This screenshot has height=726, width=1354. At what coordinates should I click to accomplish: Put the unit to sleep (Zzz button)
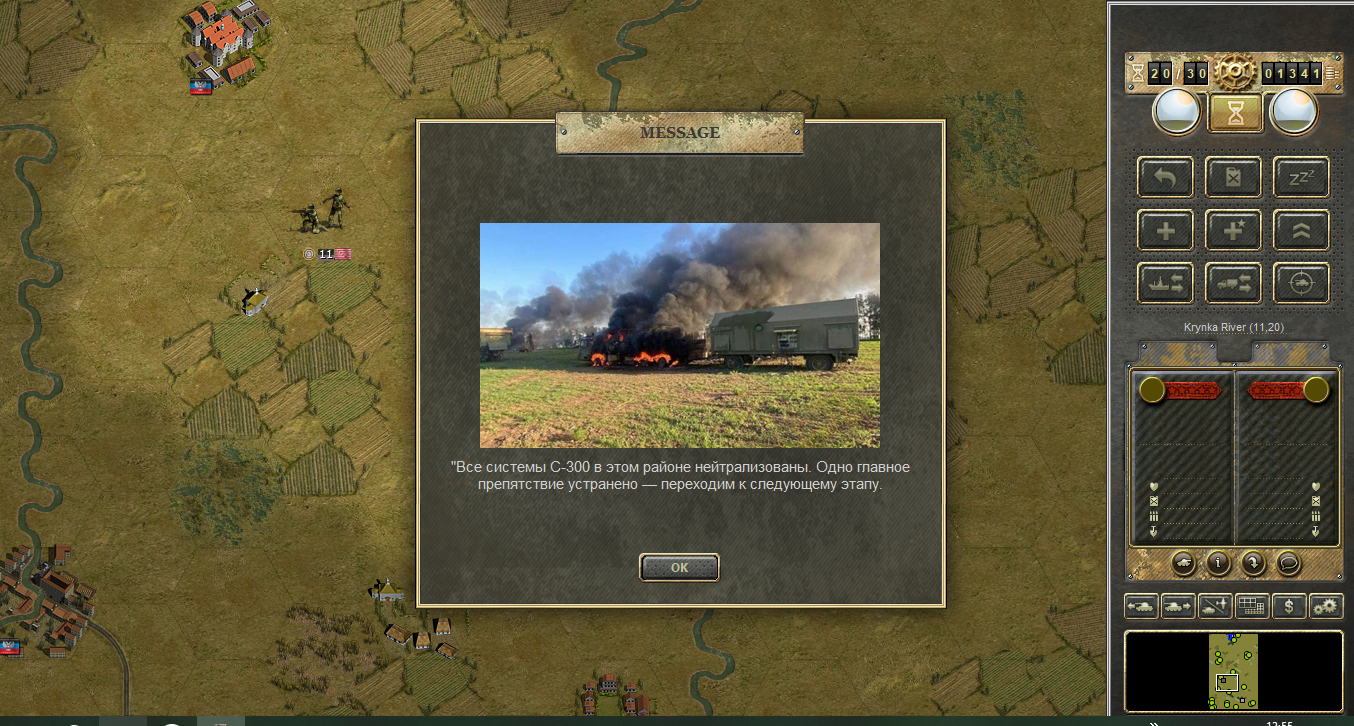coord(1301,178)
